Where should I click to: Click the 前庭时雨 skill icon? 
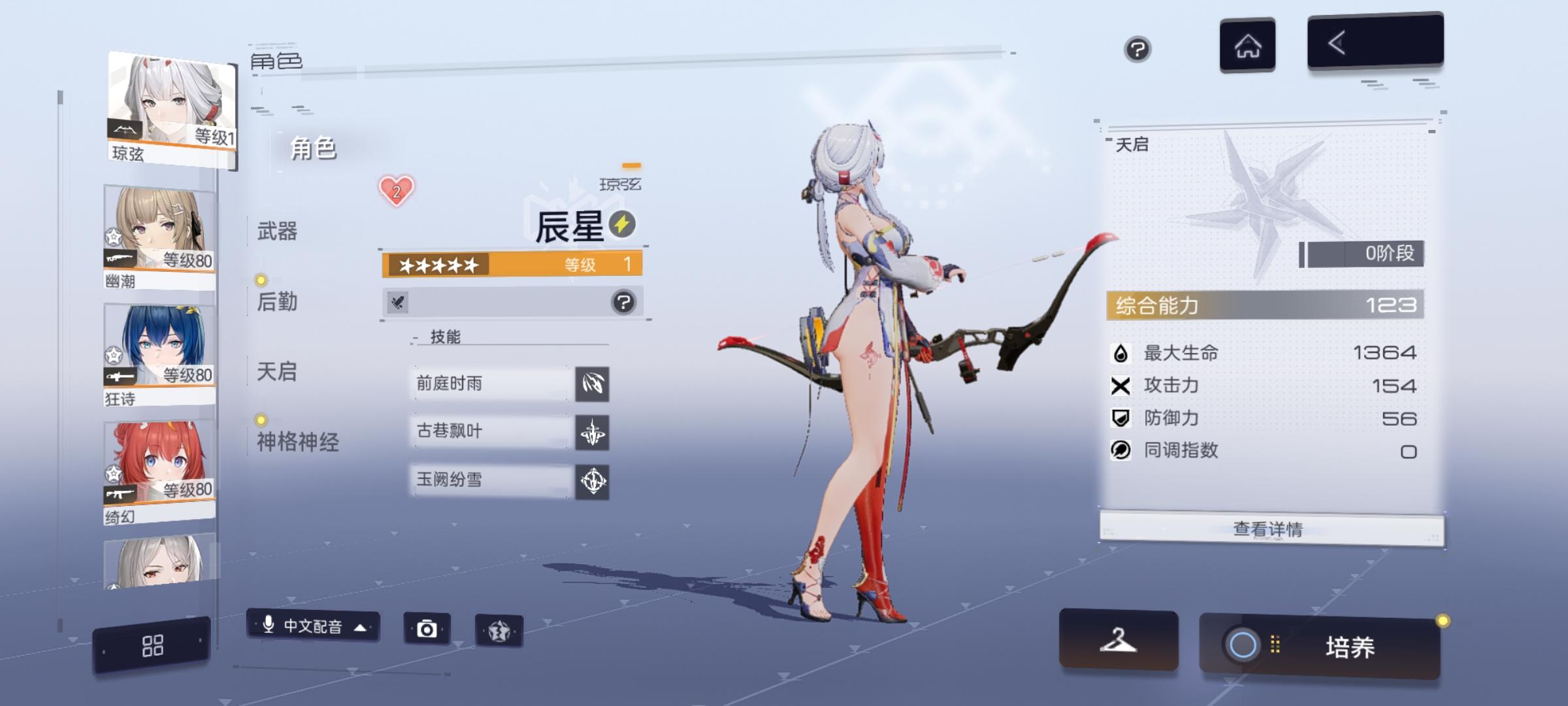click(593, 385)
